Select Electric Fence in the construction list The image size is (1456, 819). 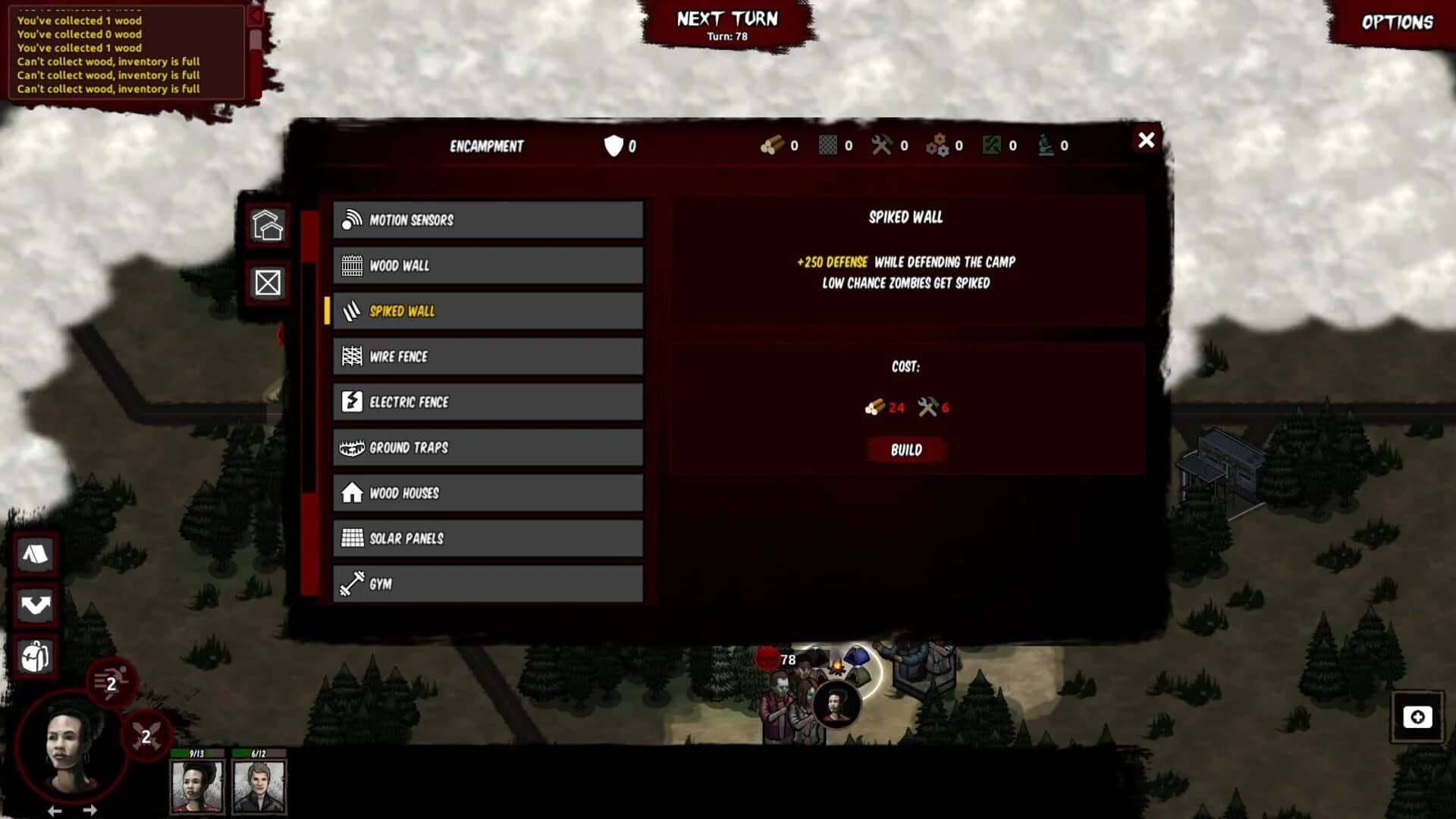488,402
